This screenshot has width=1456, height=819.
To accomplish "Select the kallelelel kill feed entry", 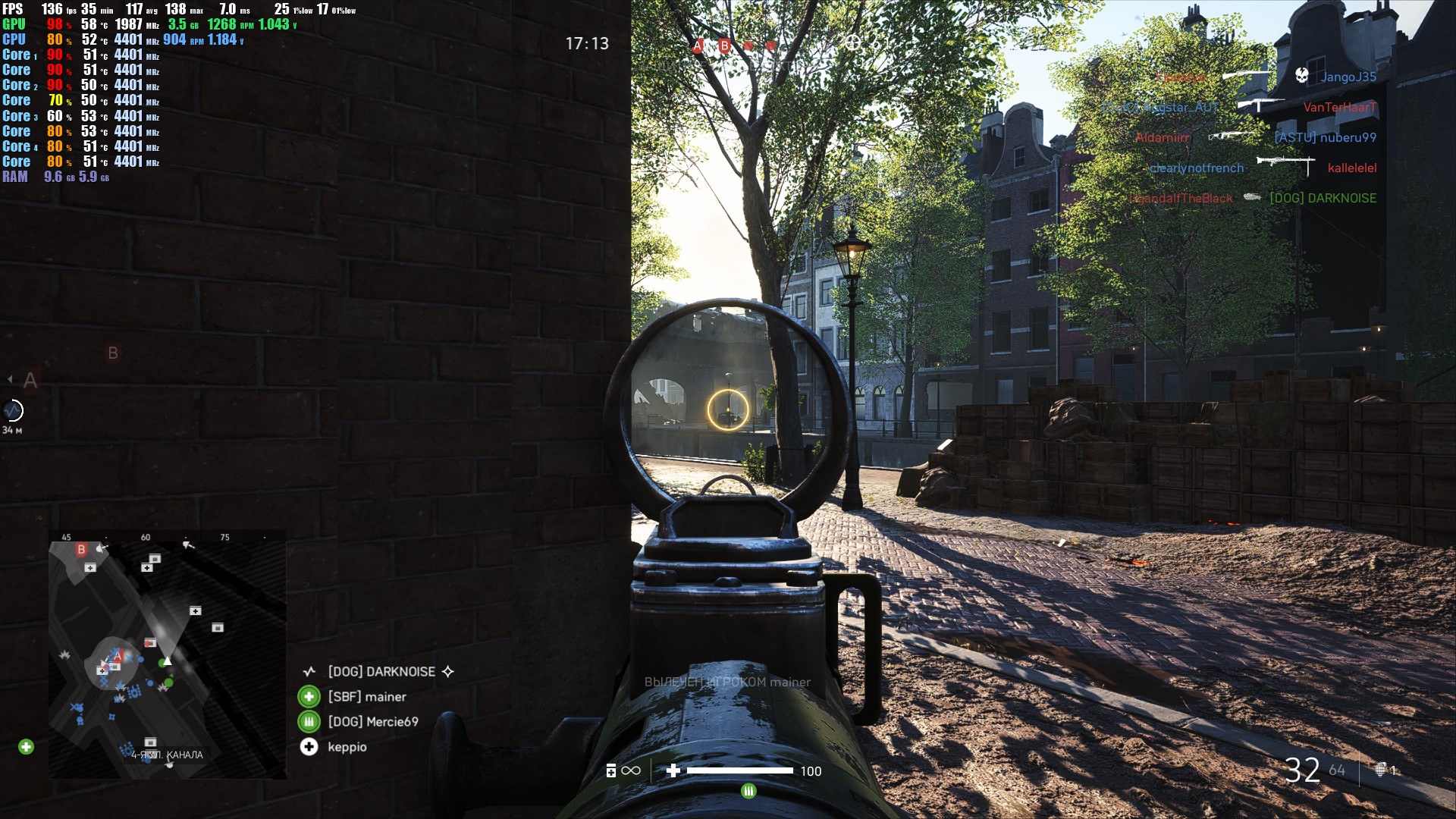I will 1351,168.
